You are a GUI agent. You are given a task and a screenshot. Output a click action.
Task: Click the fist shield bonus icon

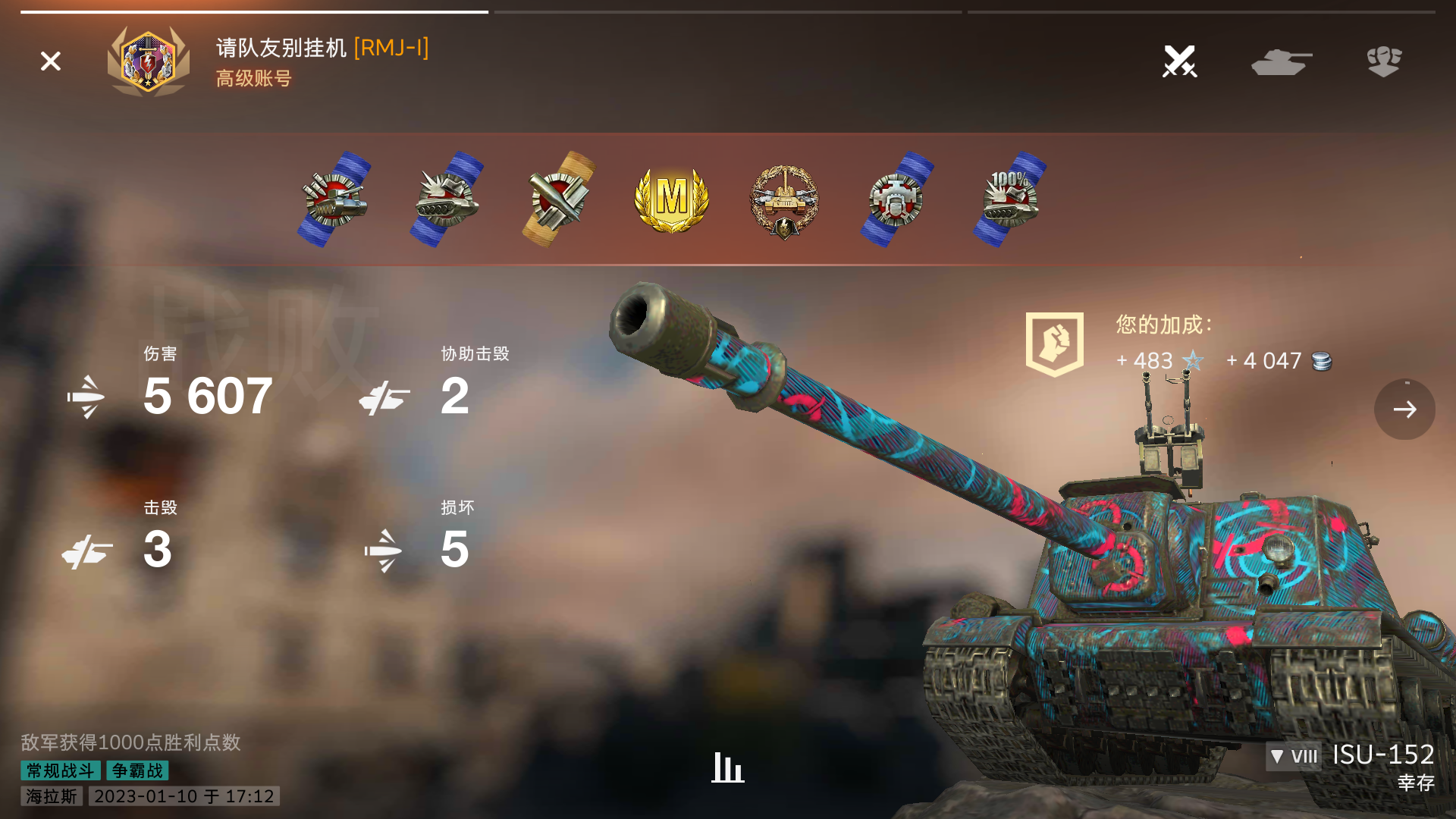(x=1054, y=344)
